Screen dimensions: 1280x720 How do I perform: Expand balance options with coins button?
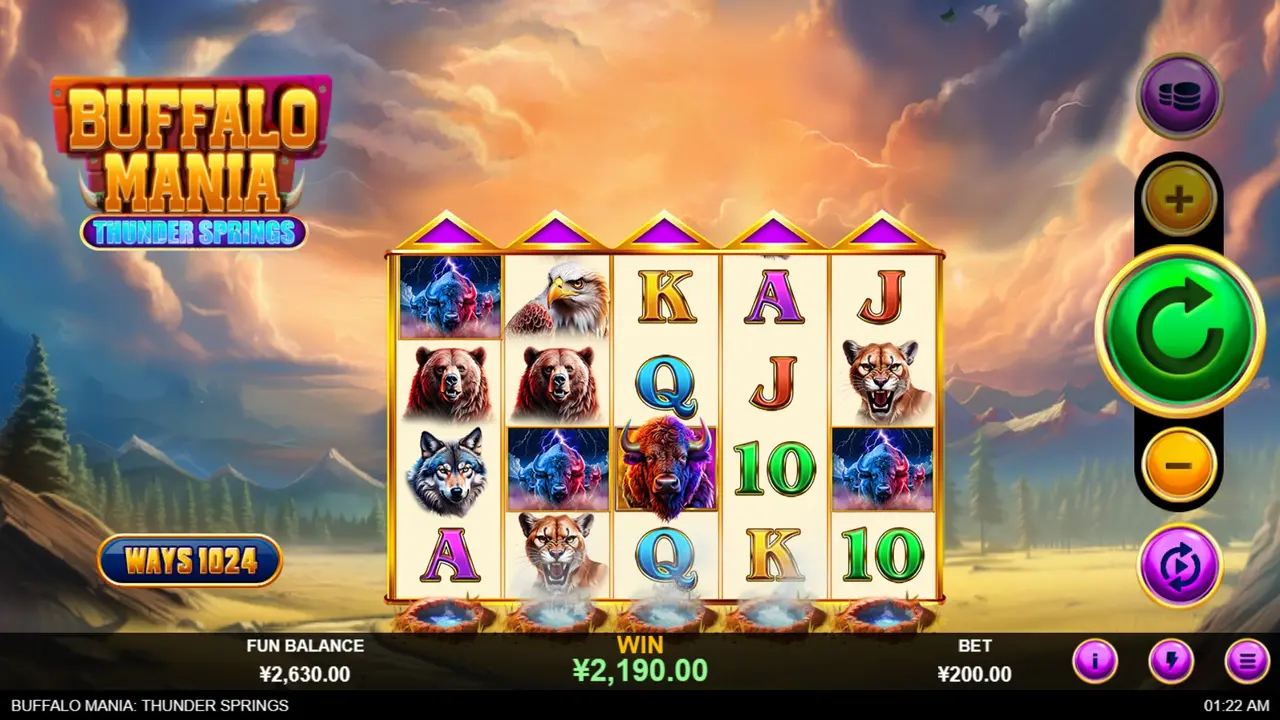click(x=1180, y=94)
